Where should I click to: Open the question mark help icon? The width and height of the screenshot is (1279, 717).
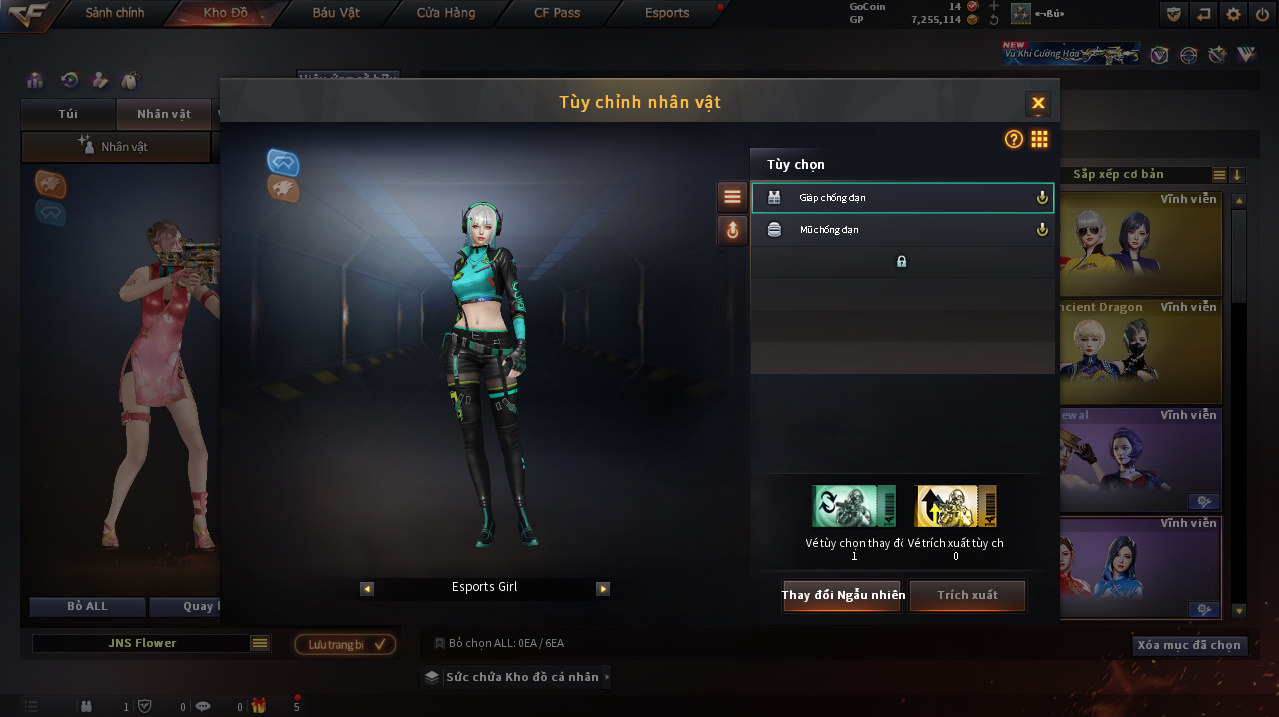coord(1014,140)
